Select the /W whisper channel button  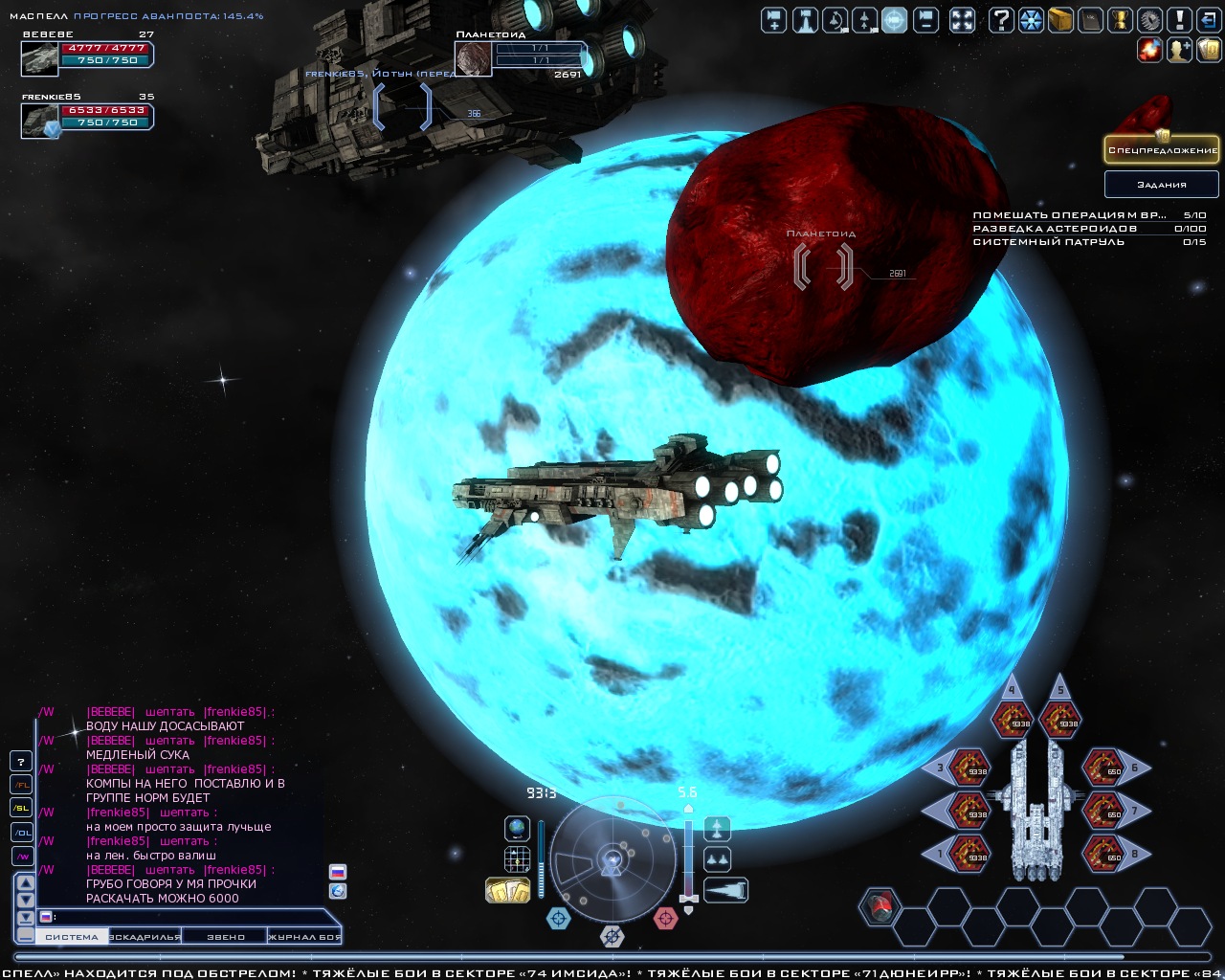point(21,856)
